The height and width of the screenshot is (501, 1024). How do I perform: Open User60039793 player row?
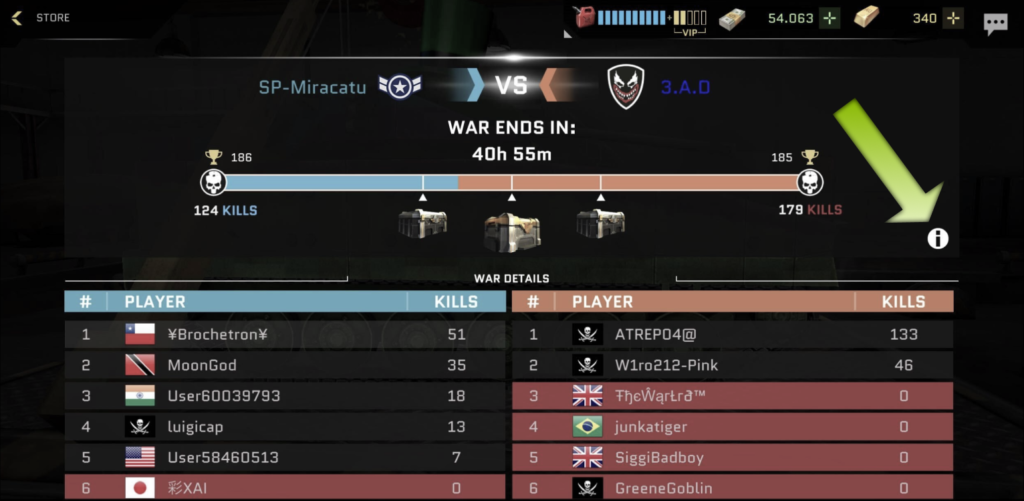click(285, 396)
